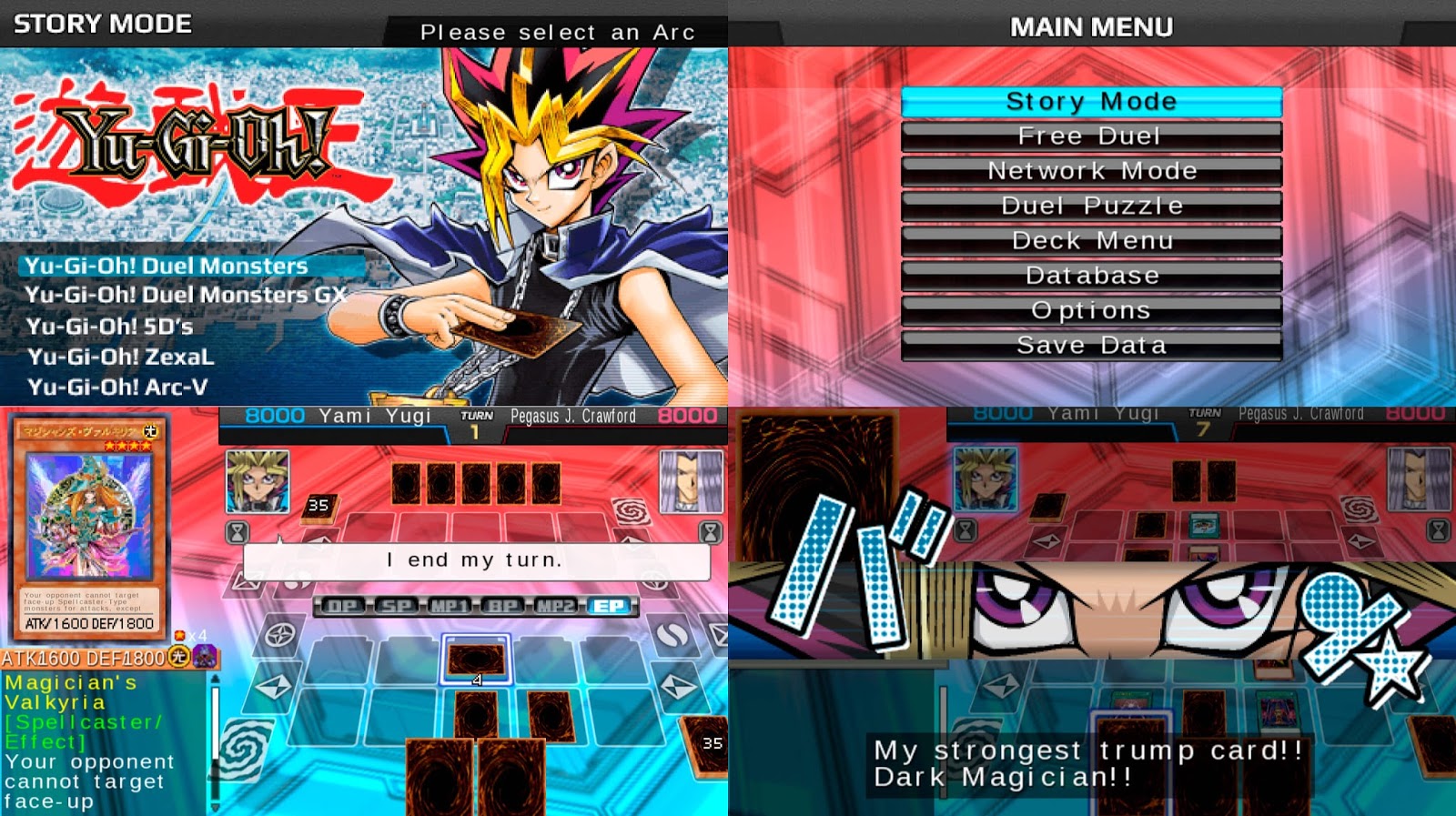Image resolution: width=1456 pixels, height=816 pixels.
Task: Open the Database entry
Action: pos(1091,275)
